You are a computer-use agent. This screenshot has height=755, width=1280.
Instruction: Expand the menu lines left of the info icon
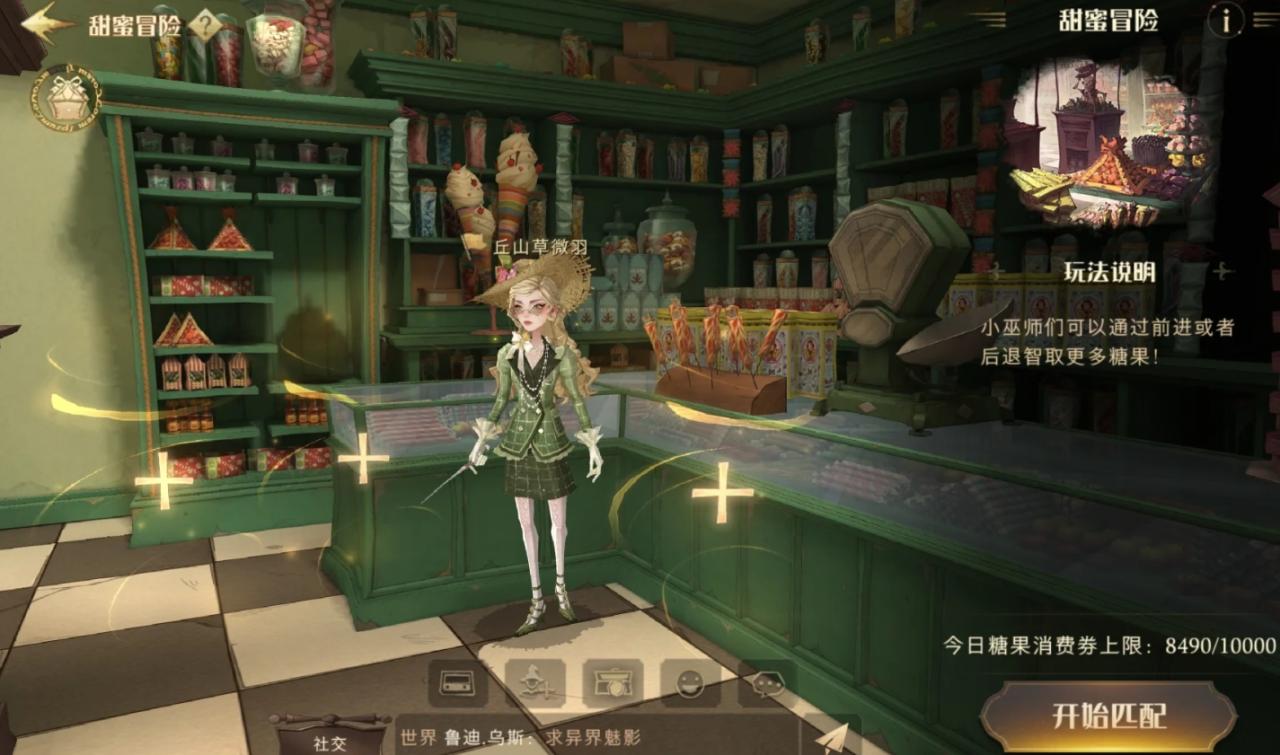point(1263,17)
